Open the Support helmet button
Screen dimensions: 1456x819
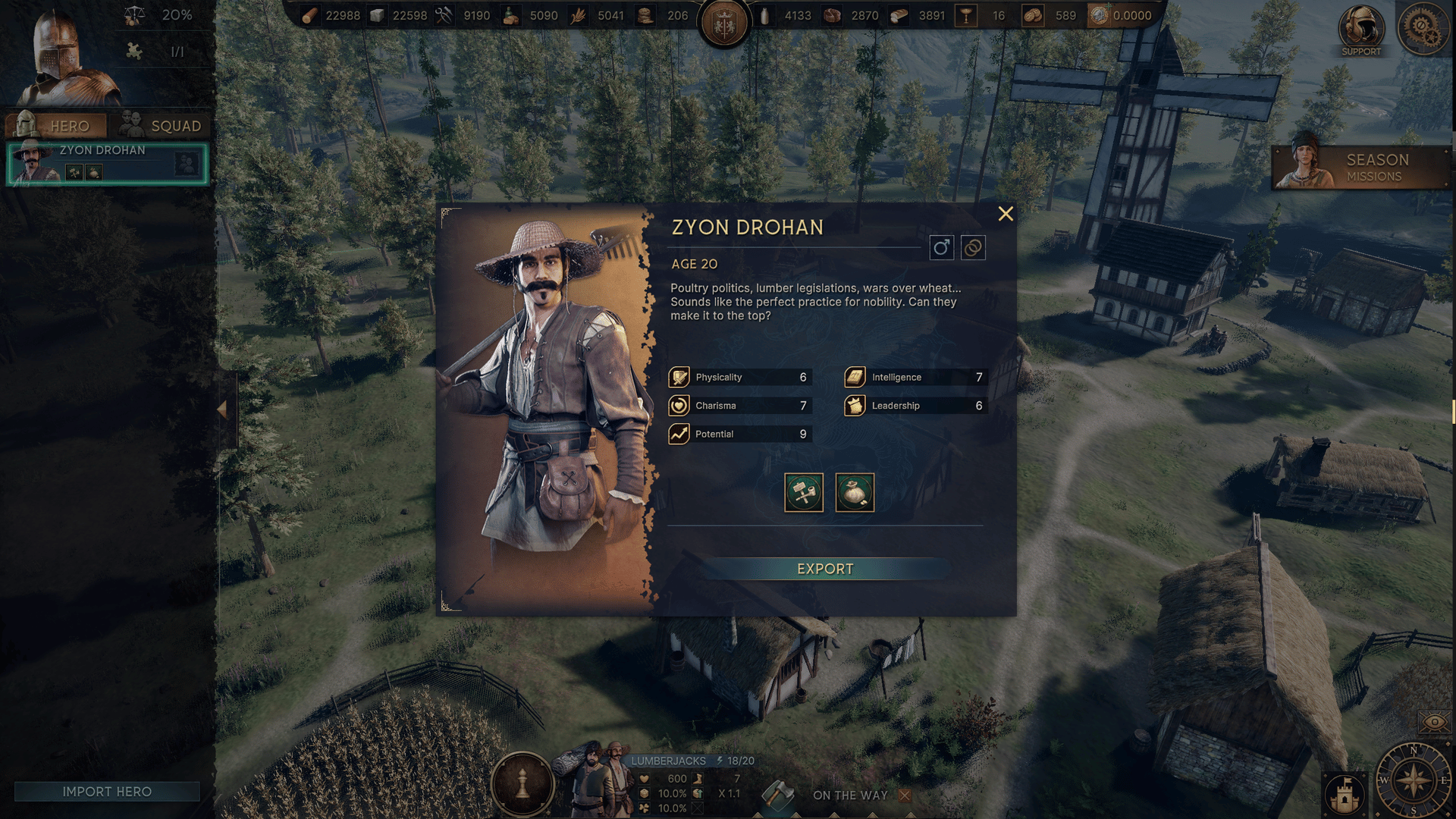point(1361,30)
